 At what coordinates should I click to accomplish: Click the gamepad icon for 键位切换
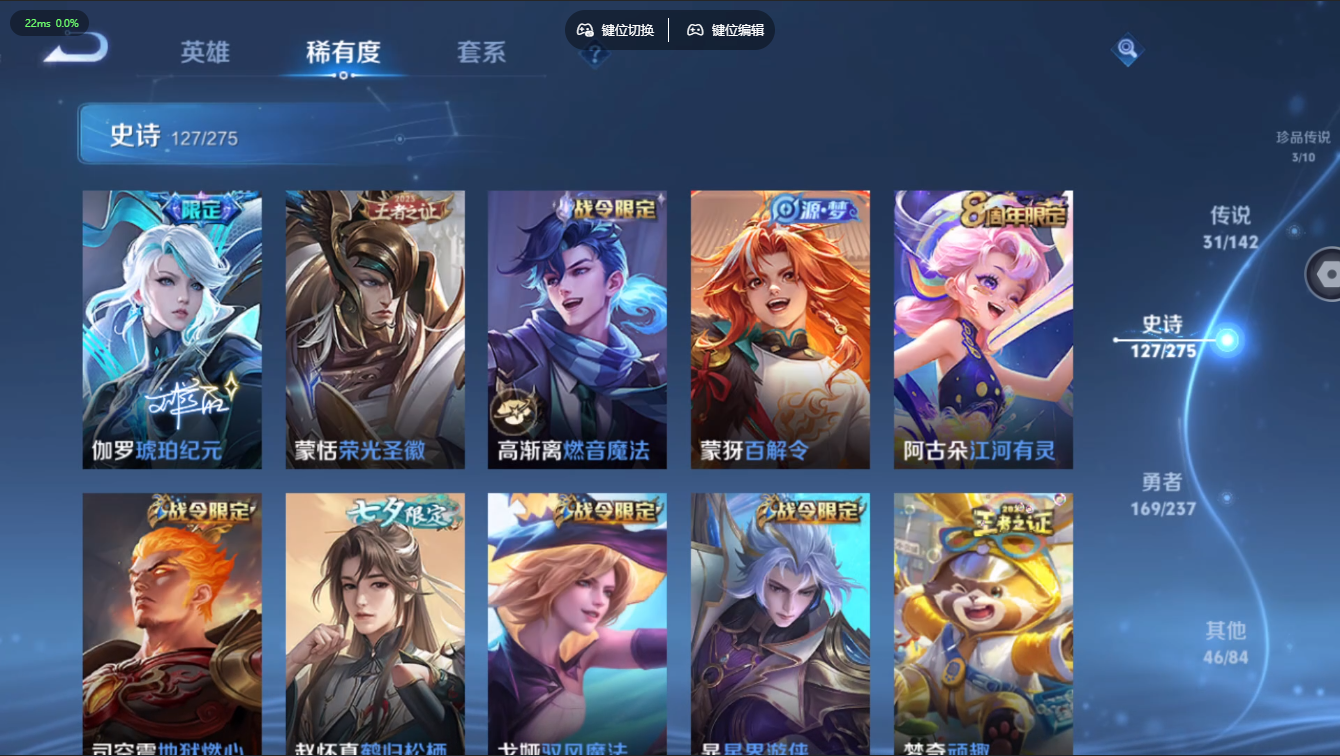(x=585, y=30)
